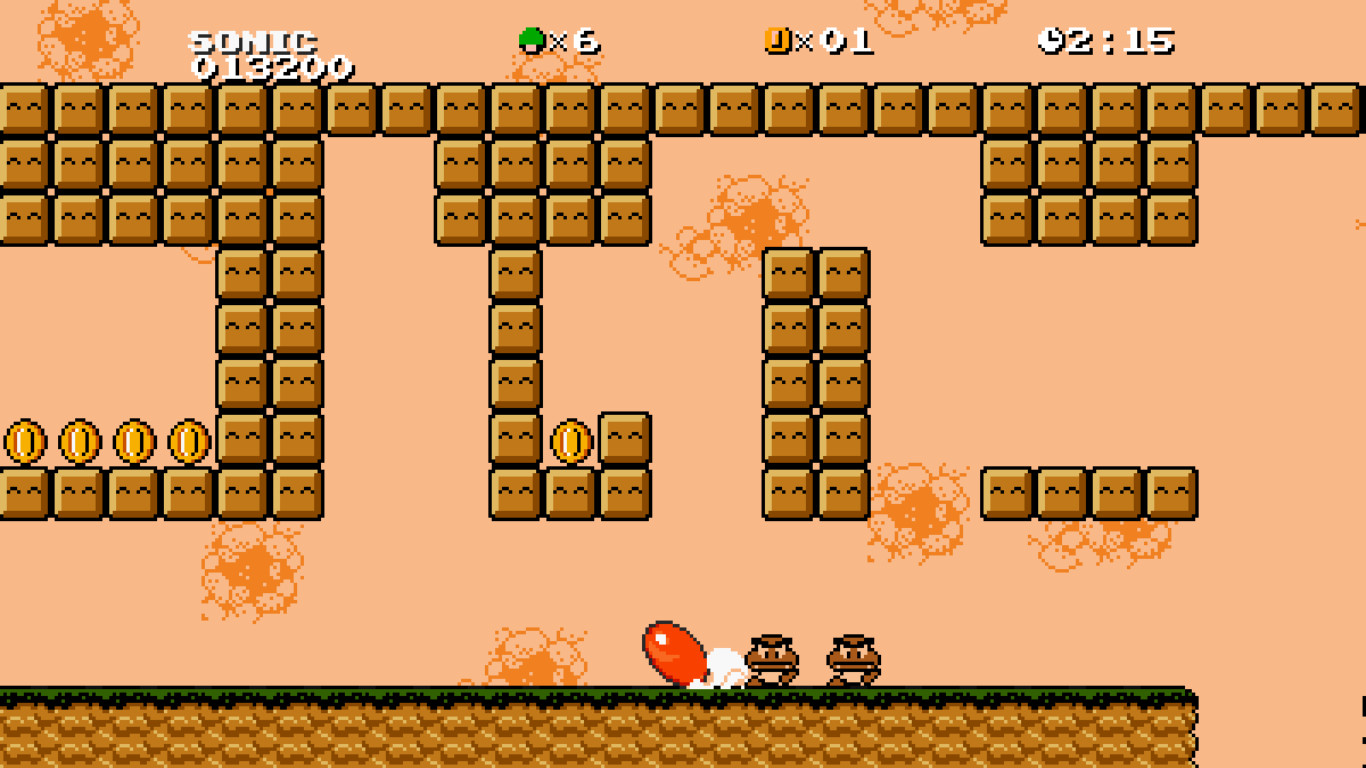Select the lone coin between the middle brick columns
1366x768 pixels.
tap(573, 440)
